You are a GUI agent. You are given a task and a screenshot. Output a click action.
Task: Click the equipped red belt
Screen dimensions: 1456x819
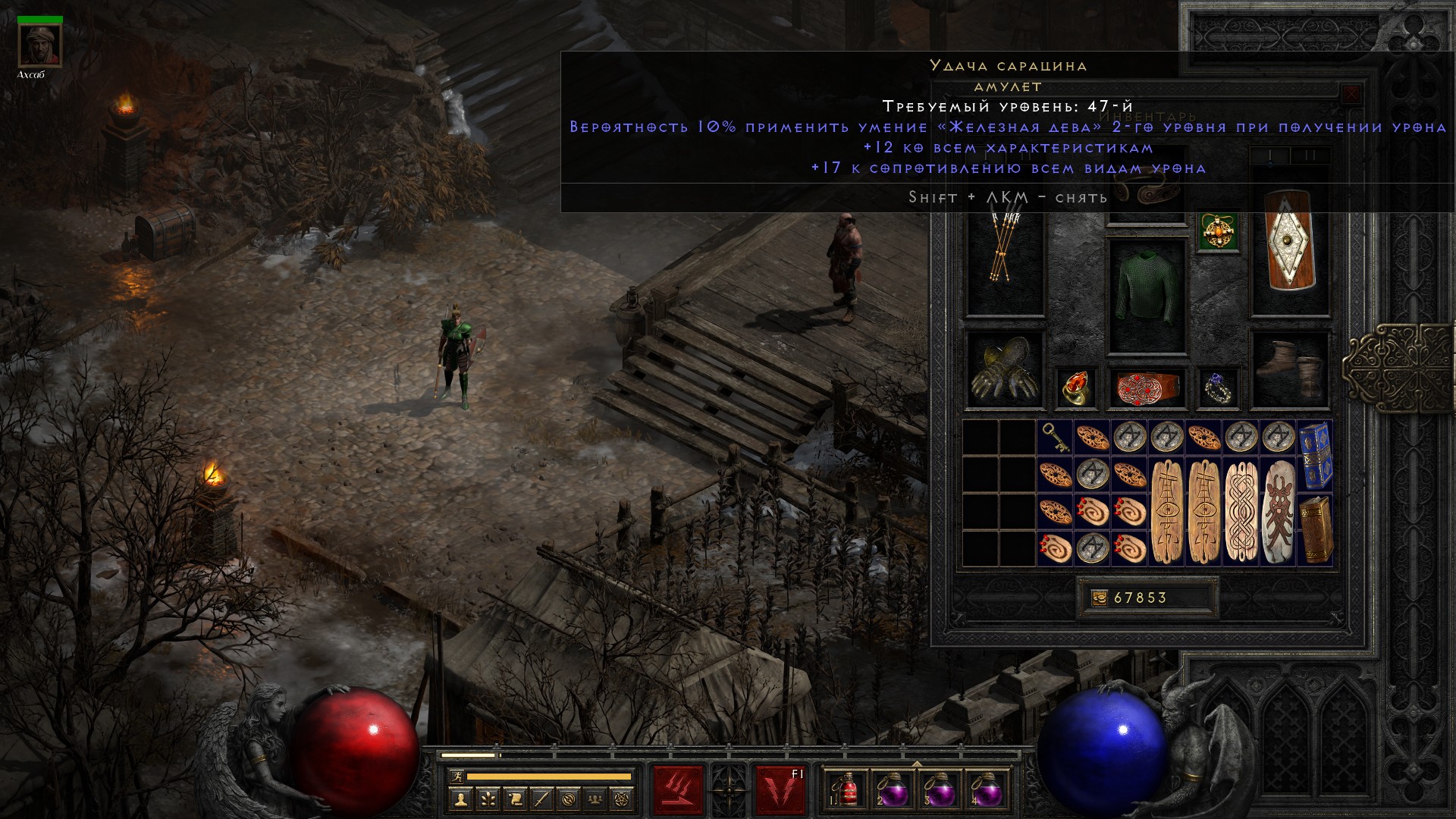point(1147,388)
